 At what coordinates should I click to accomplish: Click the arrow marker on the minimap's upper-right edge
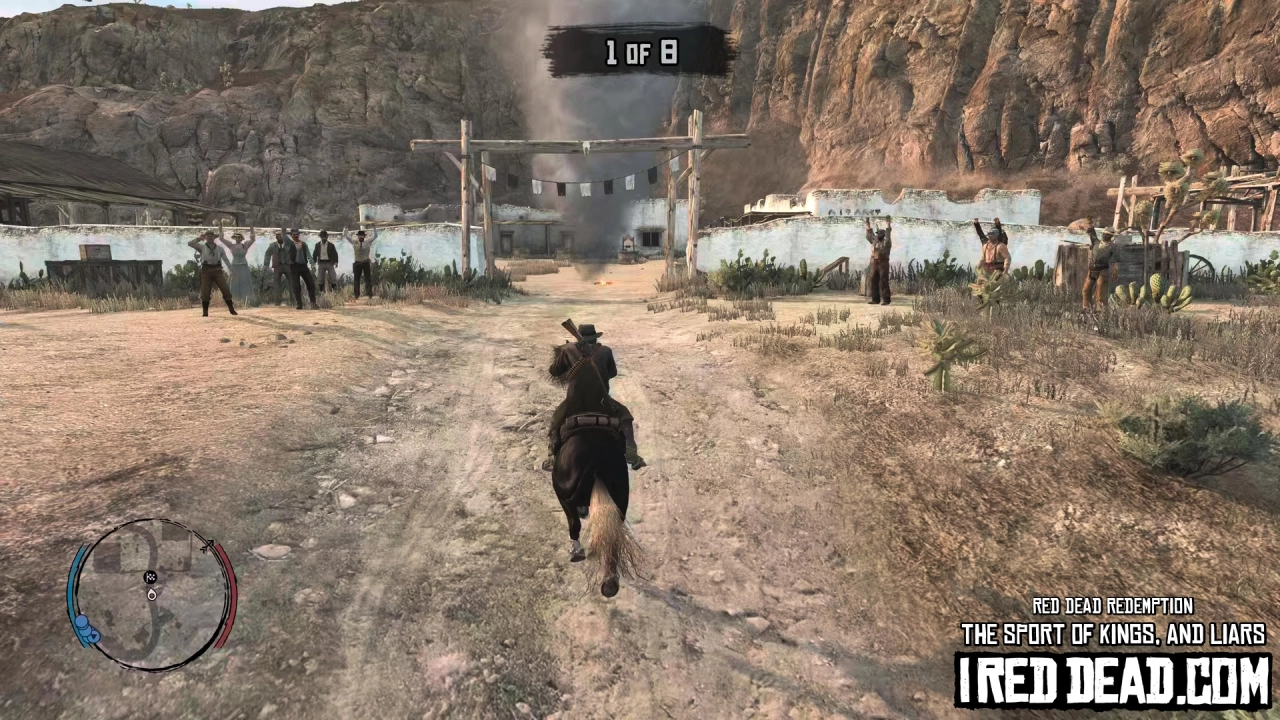click(x=209, y=546)
